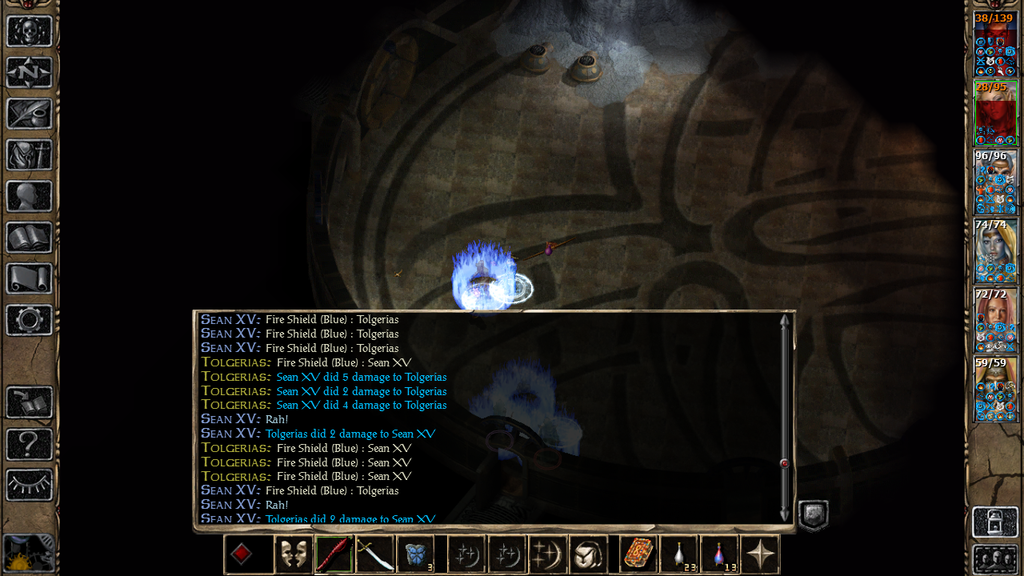Select the 59/59 party member portrait

coord(995,389)
